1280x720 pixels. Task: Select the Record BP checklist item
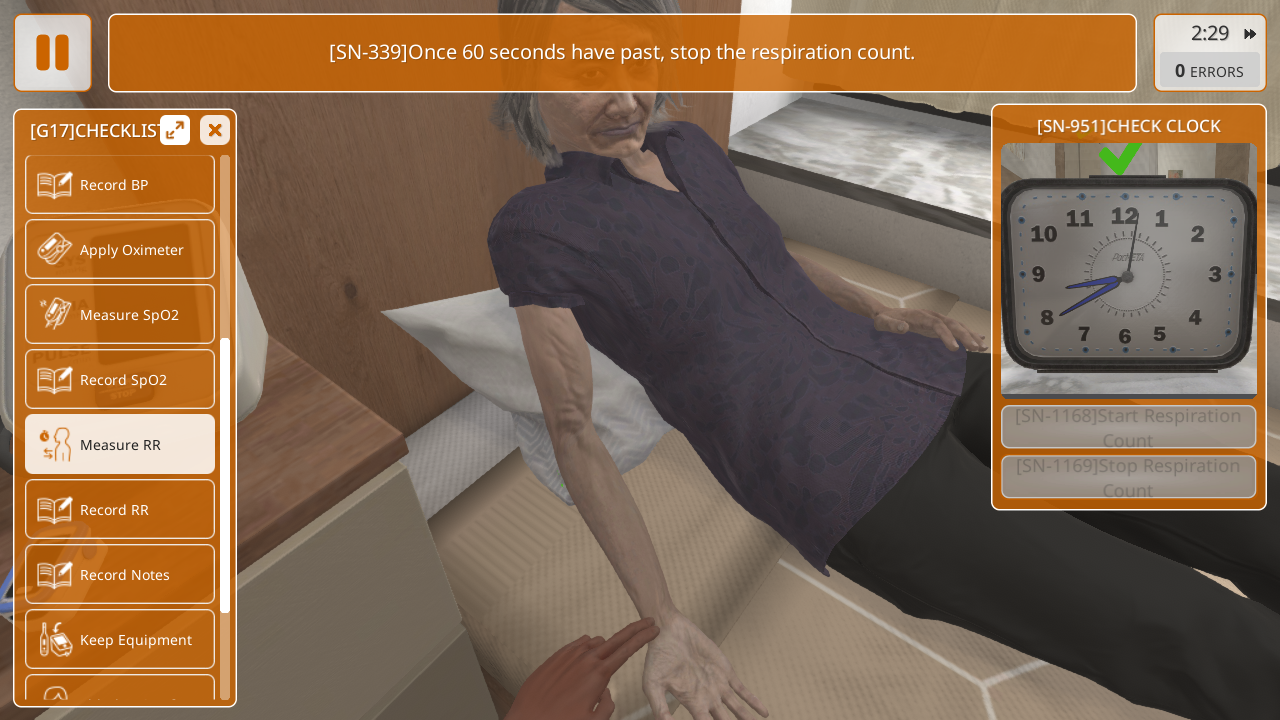point(120,185)
